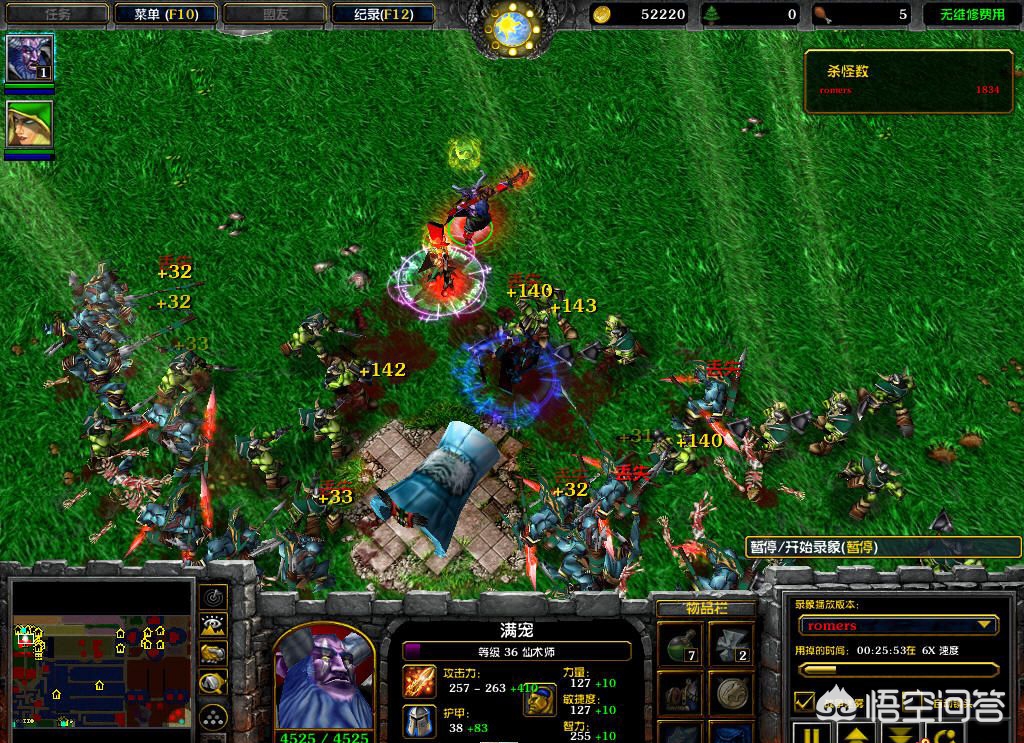Viewport: 1024px width, 743px height.
Task: Select the green-hooded hero portrait icon
Action: [29, 125]
